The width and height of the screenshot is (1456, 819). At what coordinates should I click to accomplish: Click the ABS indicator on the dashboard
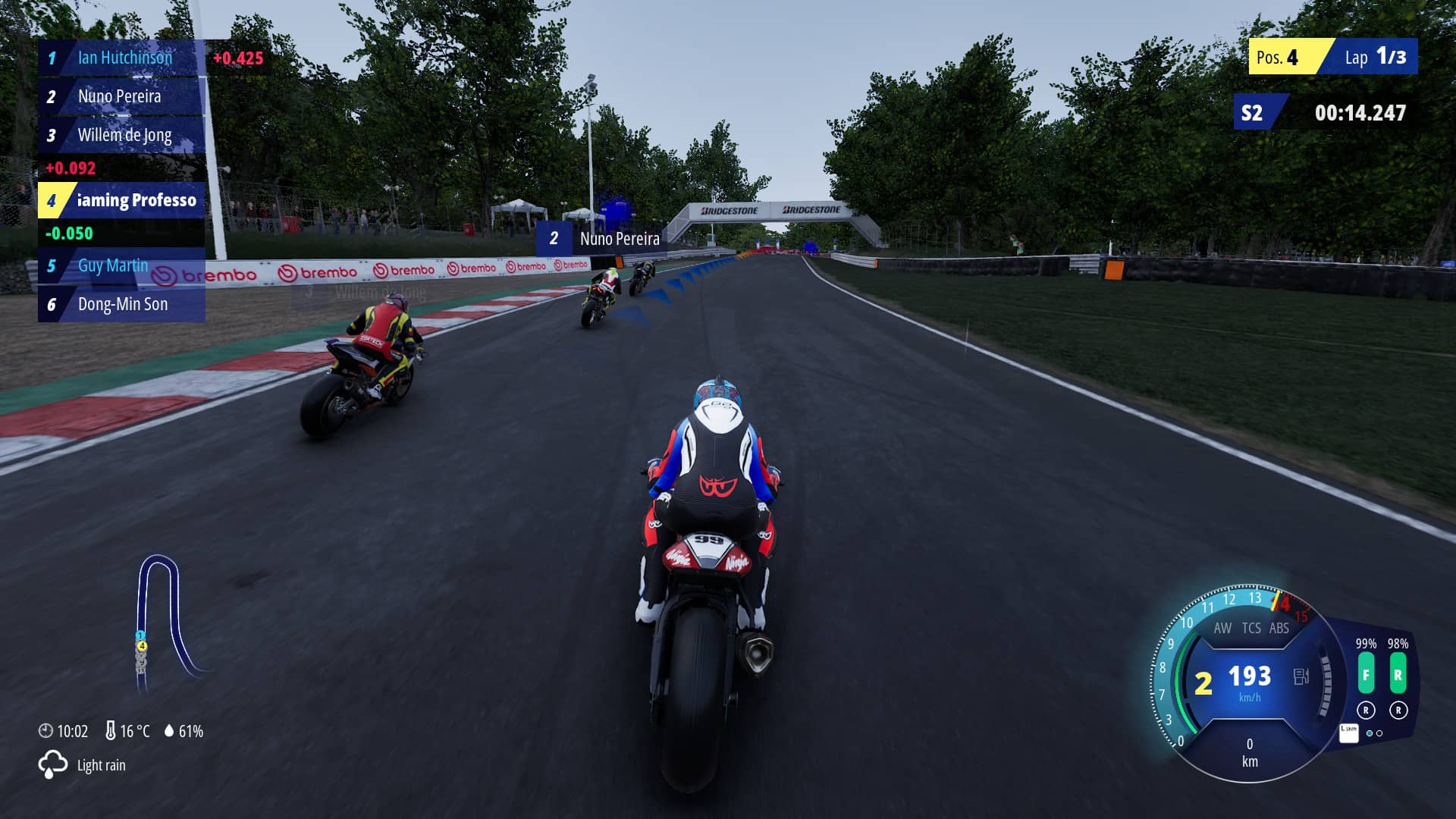(1279, 628)
